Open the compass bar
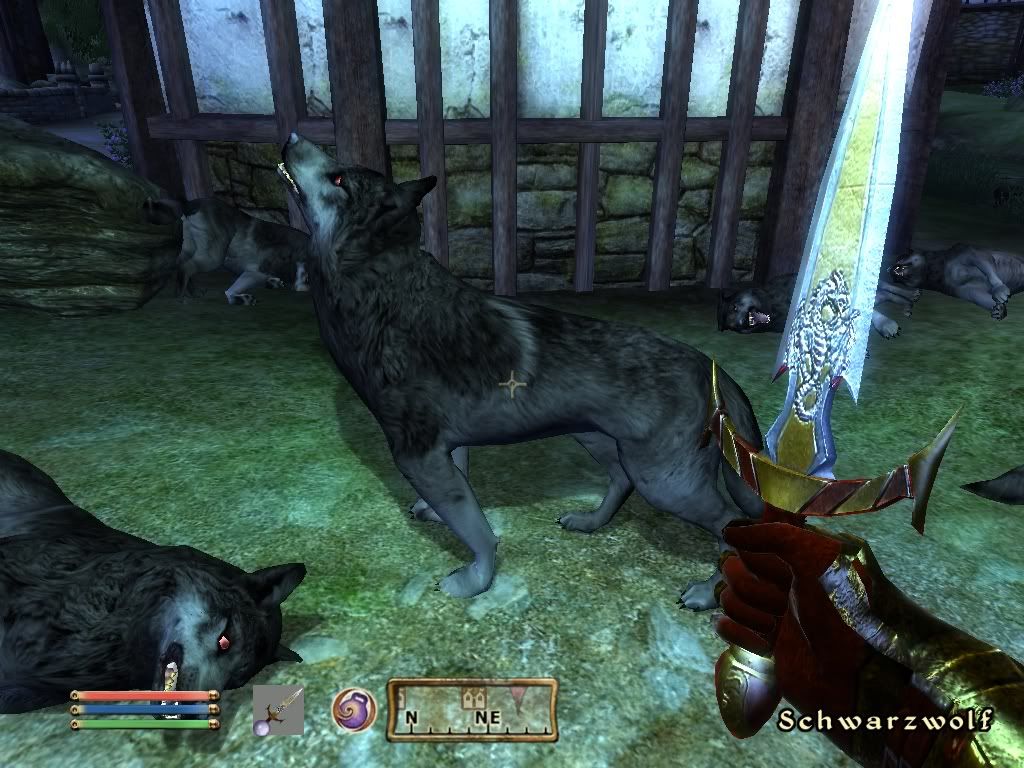This screenshot has height=768, width=1024. click(x=472, y=710)
